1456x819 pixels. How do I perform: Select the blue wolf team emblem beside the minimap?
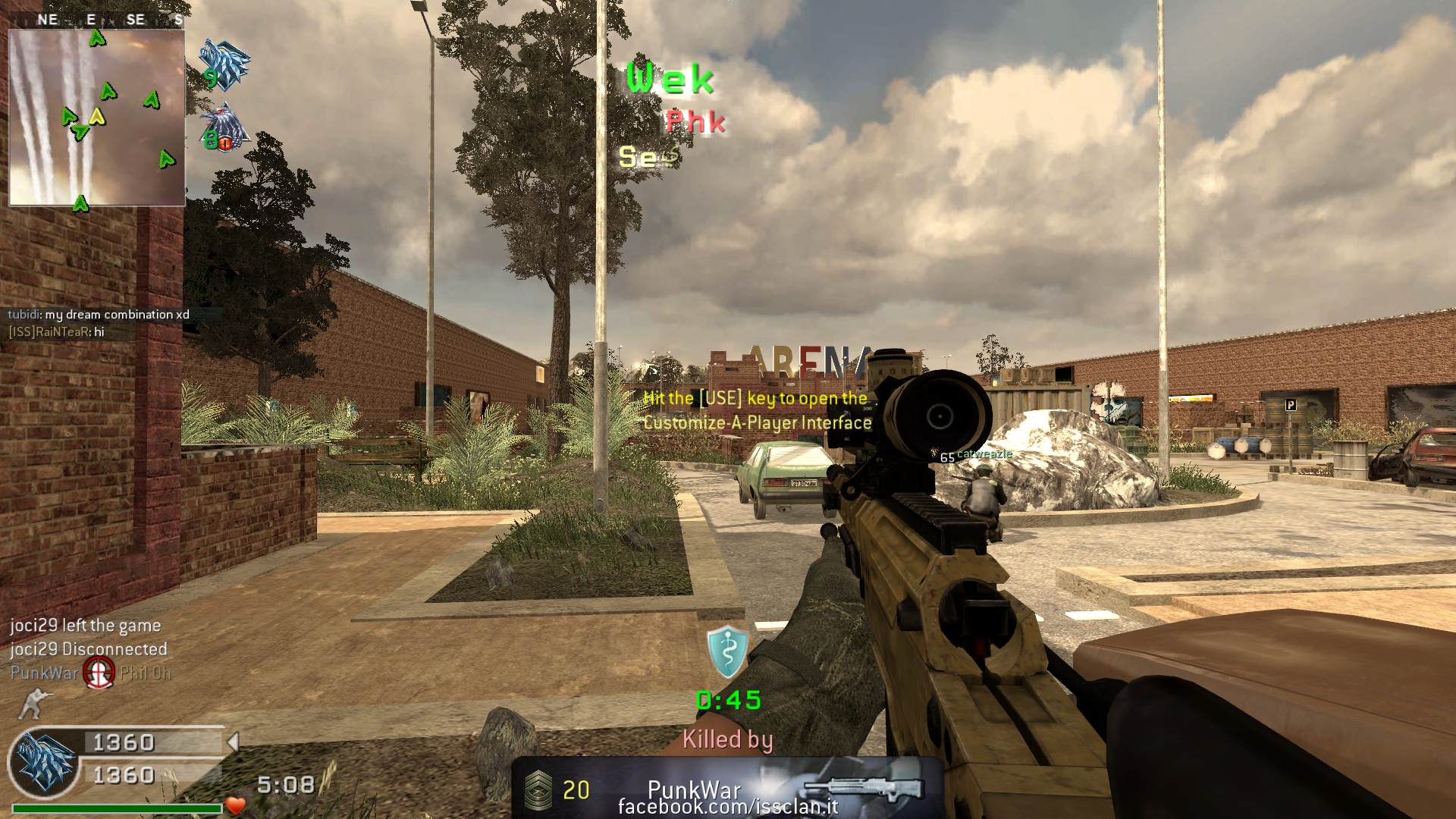click(x=224, y=63)
